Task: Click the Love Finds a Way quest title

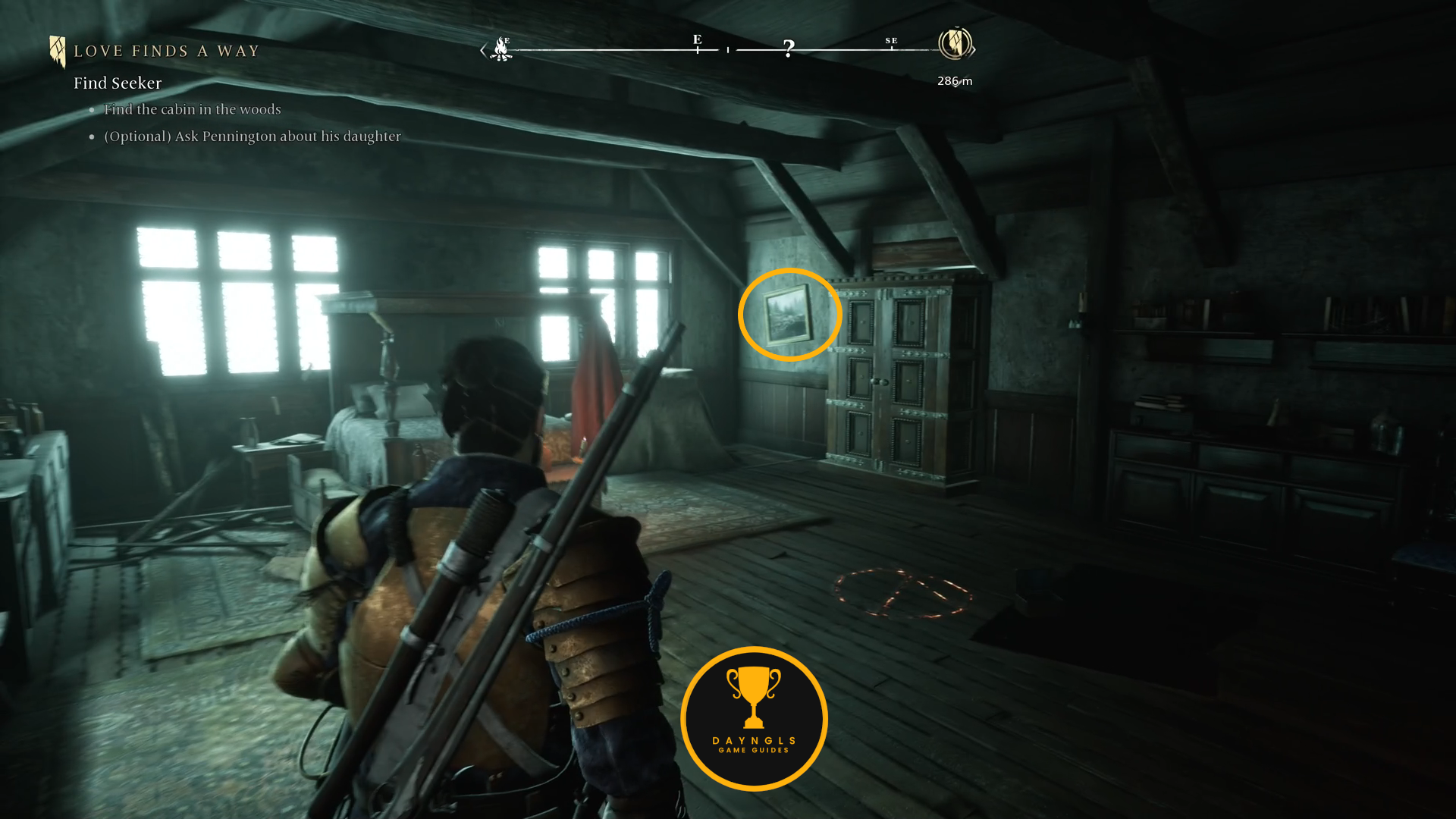Action: 166,52
